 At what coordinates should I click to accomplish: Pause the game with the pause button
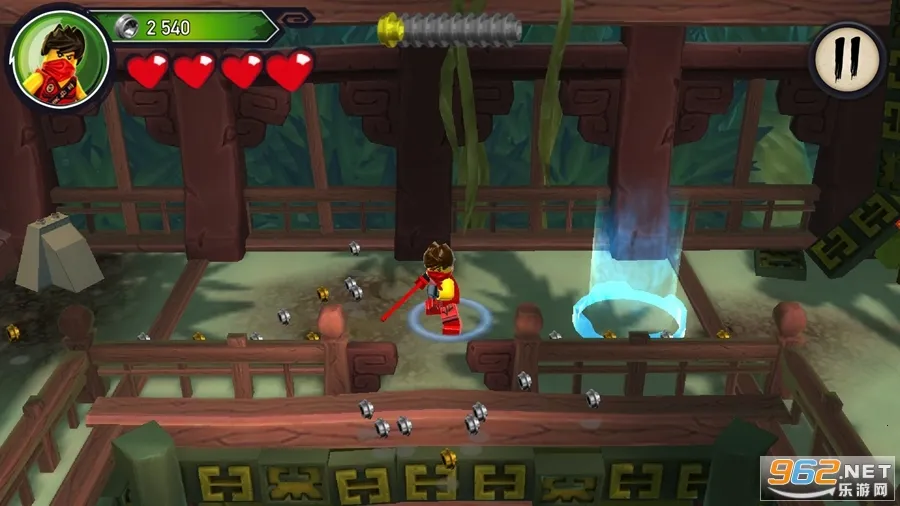pyautogui.click(x=846, y=60)
